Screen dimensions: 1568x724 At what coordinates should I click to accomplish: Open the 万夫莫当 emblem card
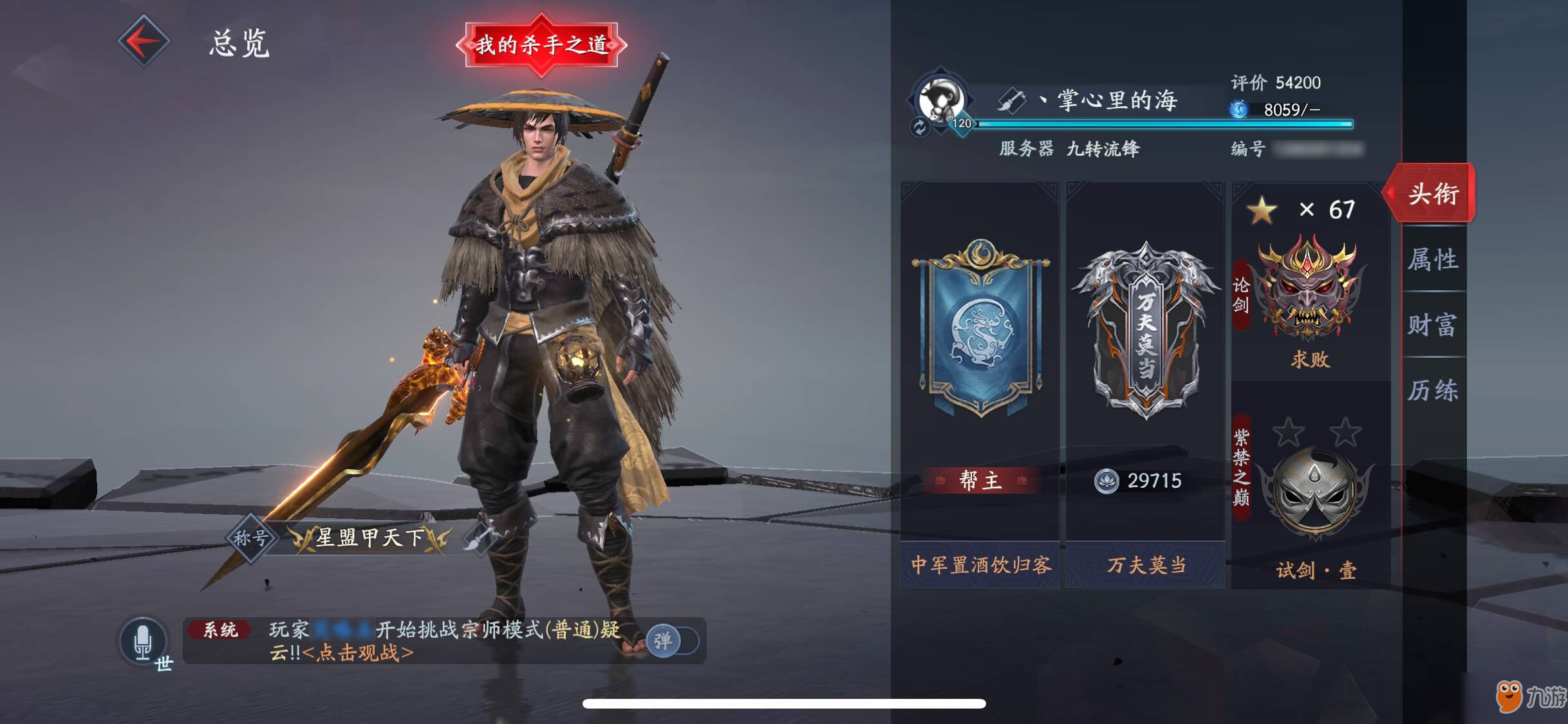point(1145,386)
